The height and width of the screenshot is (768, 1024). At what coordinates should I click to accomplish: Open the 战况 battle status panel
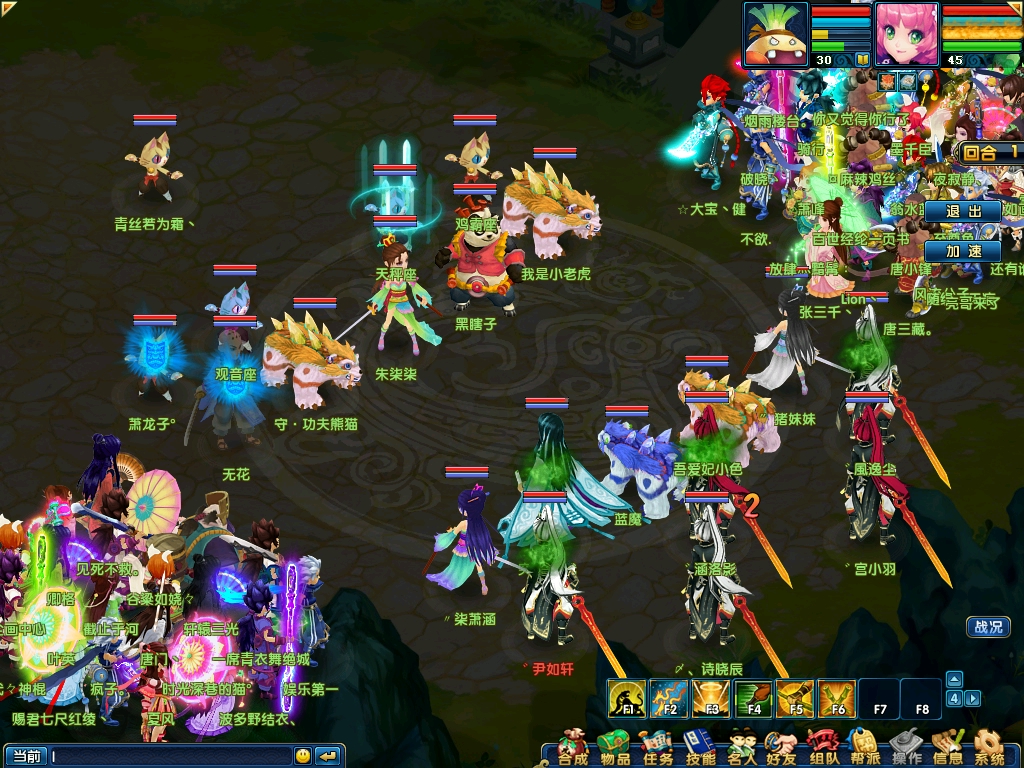pos(987,627)
